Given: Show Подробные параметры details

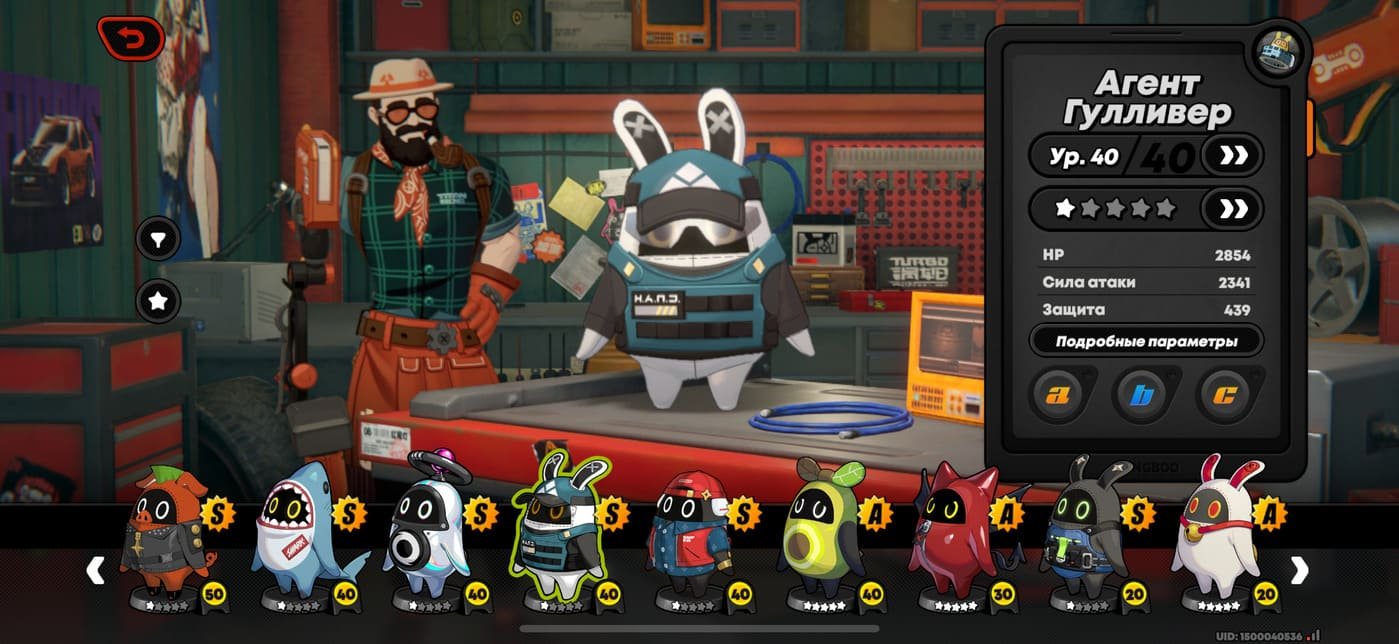Looking at the screenshot, I should pyautogui.click(x=1146, y=341).
